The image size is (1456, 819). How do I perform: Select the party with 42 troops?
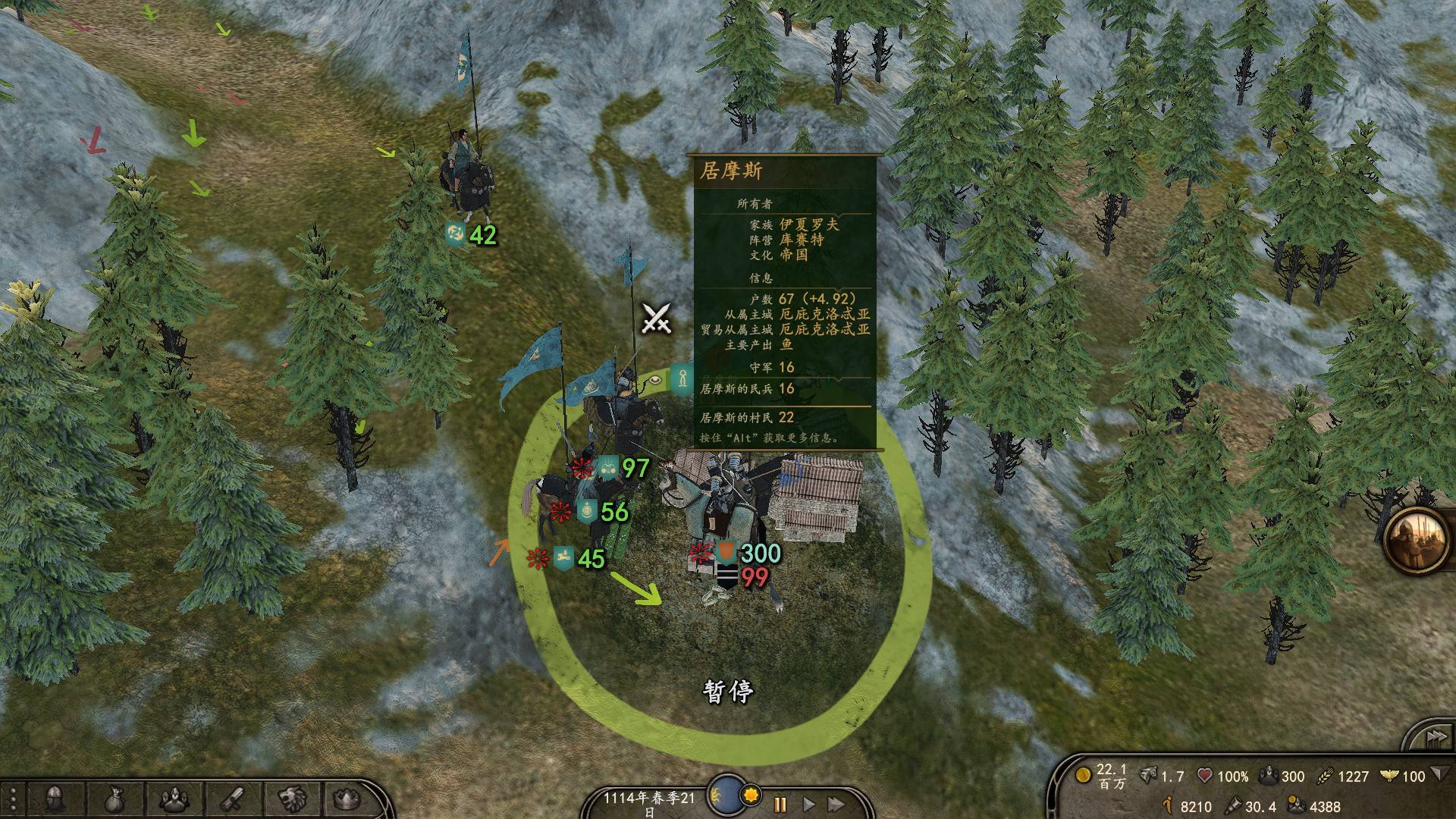click(472, 235)
